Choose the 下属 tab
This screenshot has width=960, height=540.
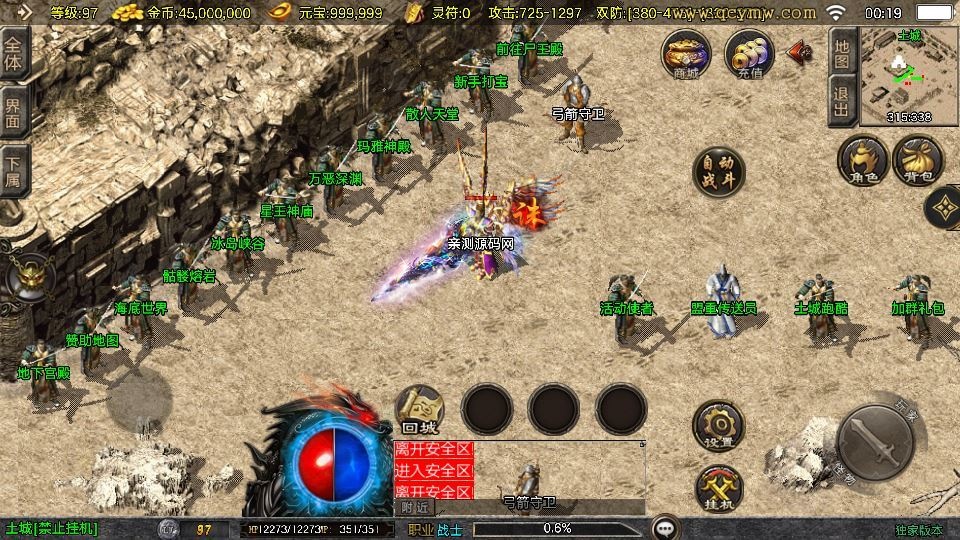tap(14, 172)
